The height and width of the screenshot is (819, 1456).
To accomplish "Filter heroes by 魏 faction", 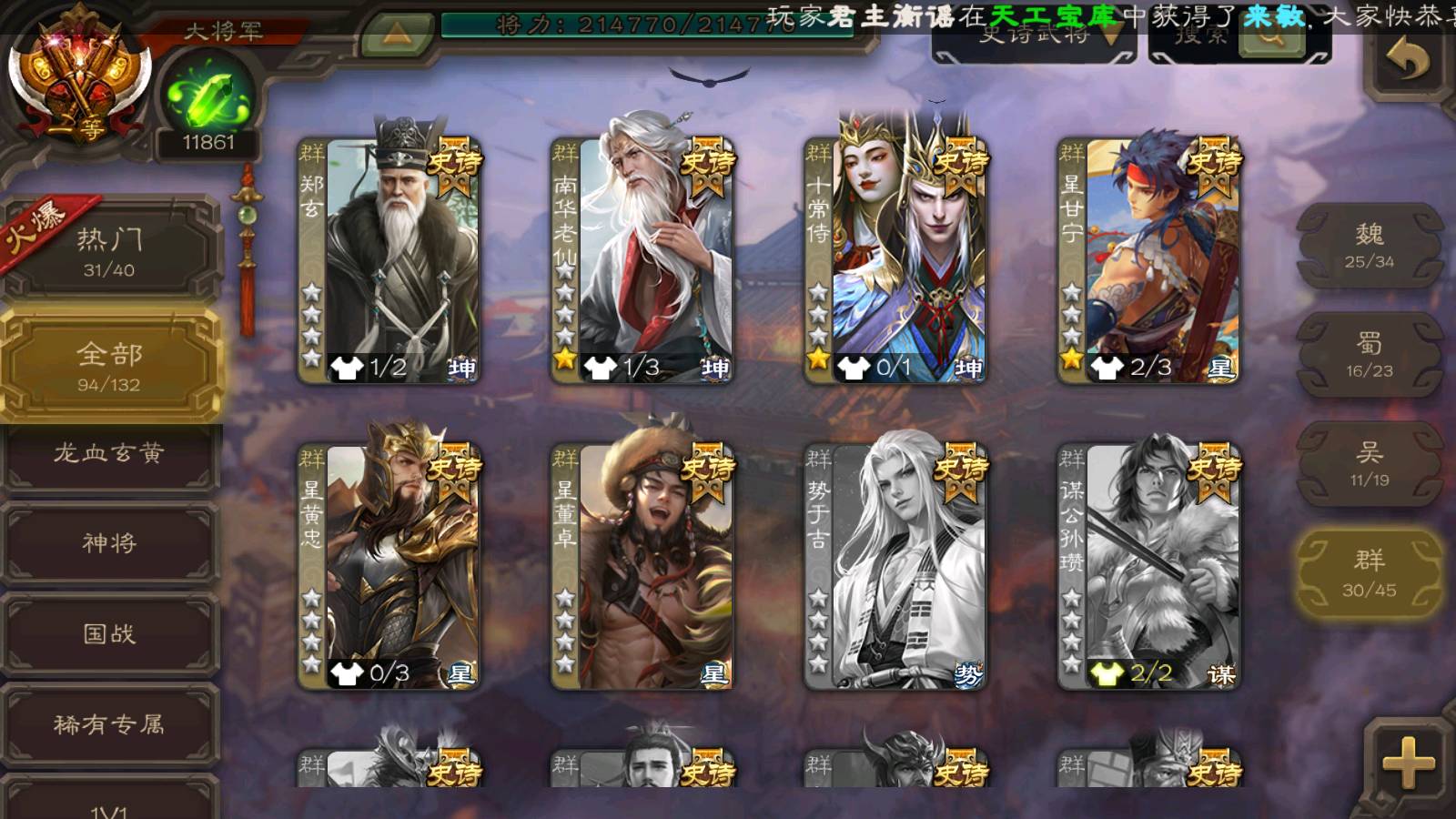I will [1369, 246].
